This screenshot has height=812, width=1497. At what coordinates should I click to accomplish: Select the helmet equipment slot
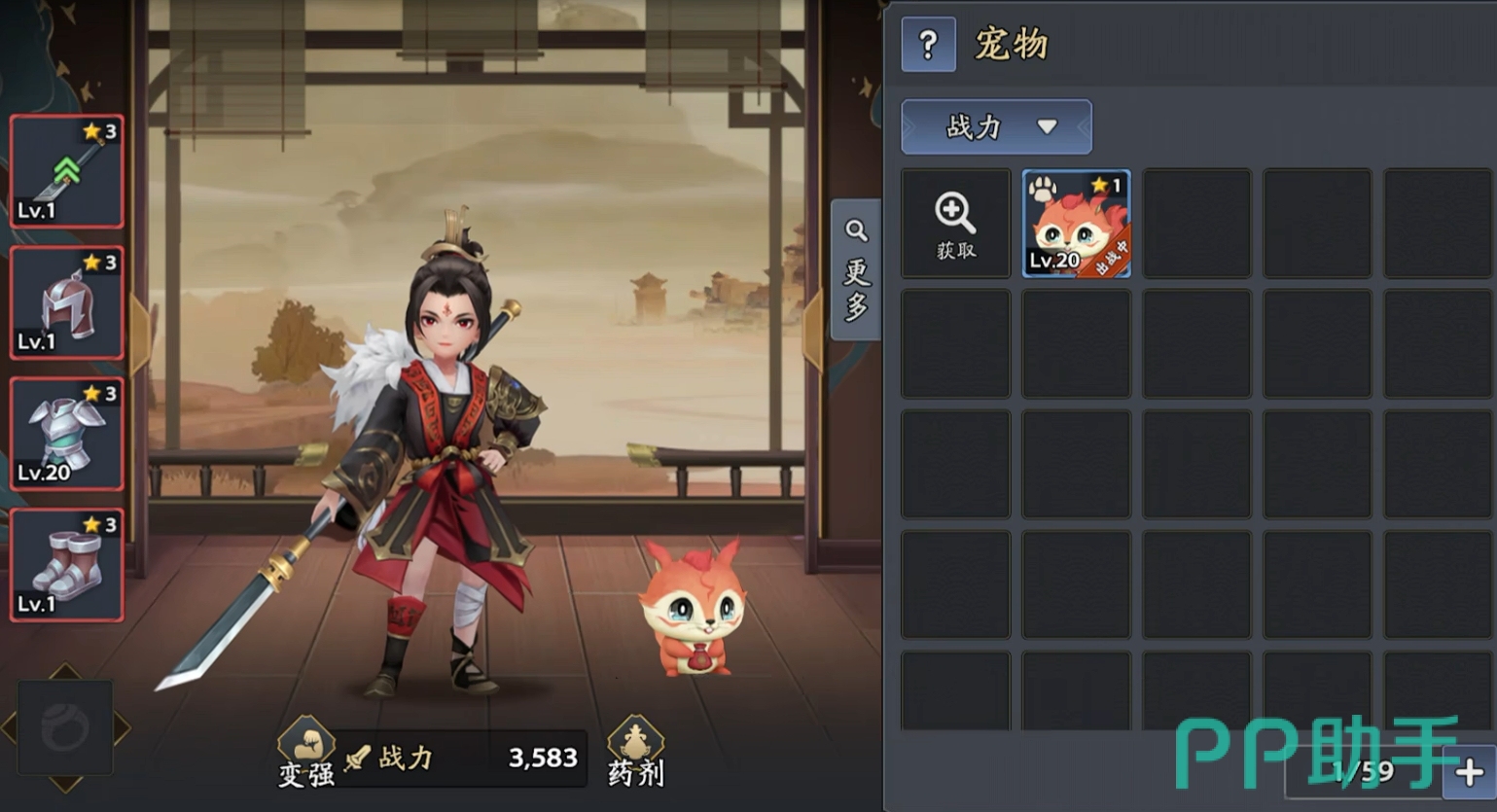[x=67, y=302]
